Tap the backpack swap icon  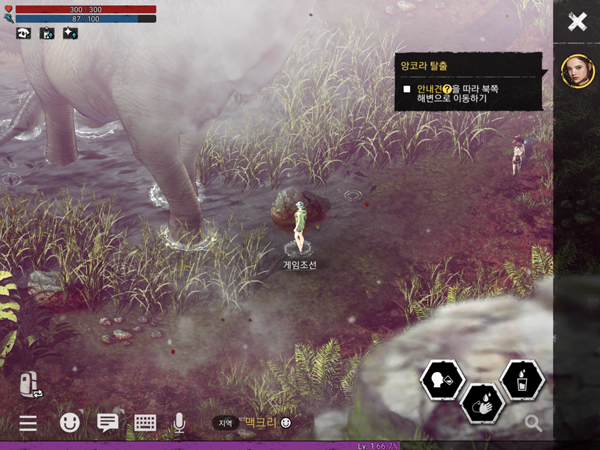(28, 384)
